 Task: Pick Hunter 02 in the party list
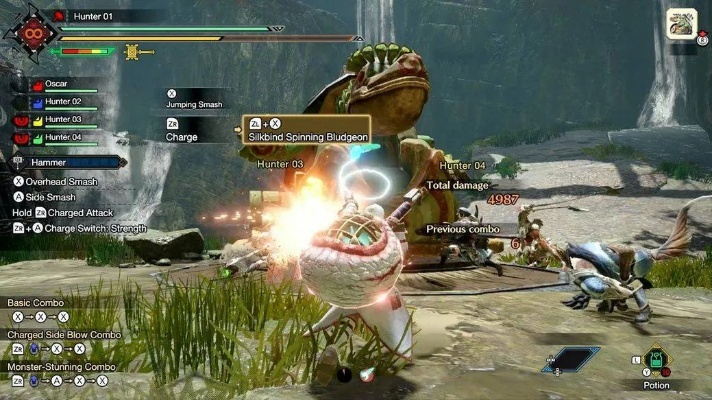[62, 102]
